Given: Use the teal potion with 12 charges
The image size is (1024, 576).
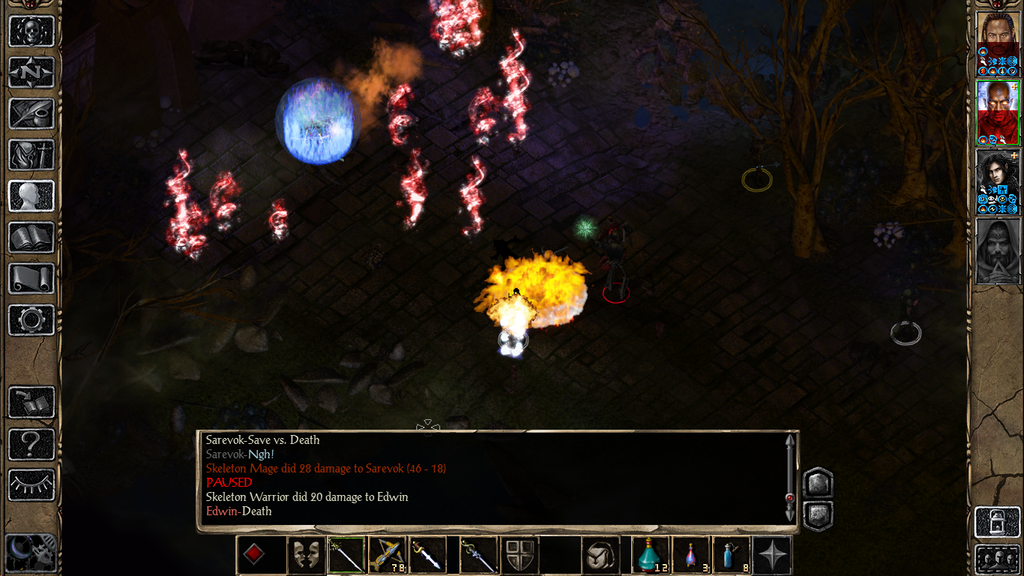Looking at the screenshot, I should point(651,555).
